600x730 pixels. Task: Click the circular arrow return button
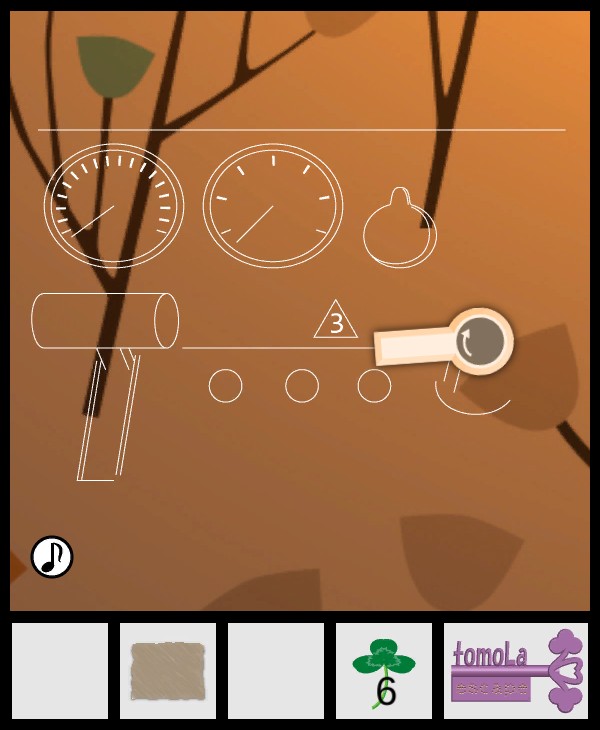click(x=479, y=342)
